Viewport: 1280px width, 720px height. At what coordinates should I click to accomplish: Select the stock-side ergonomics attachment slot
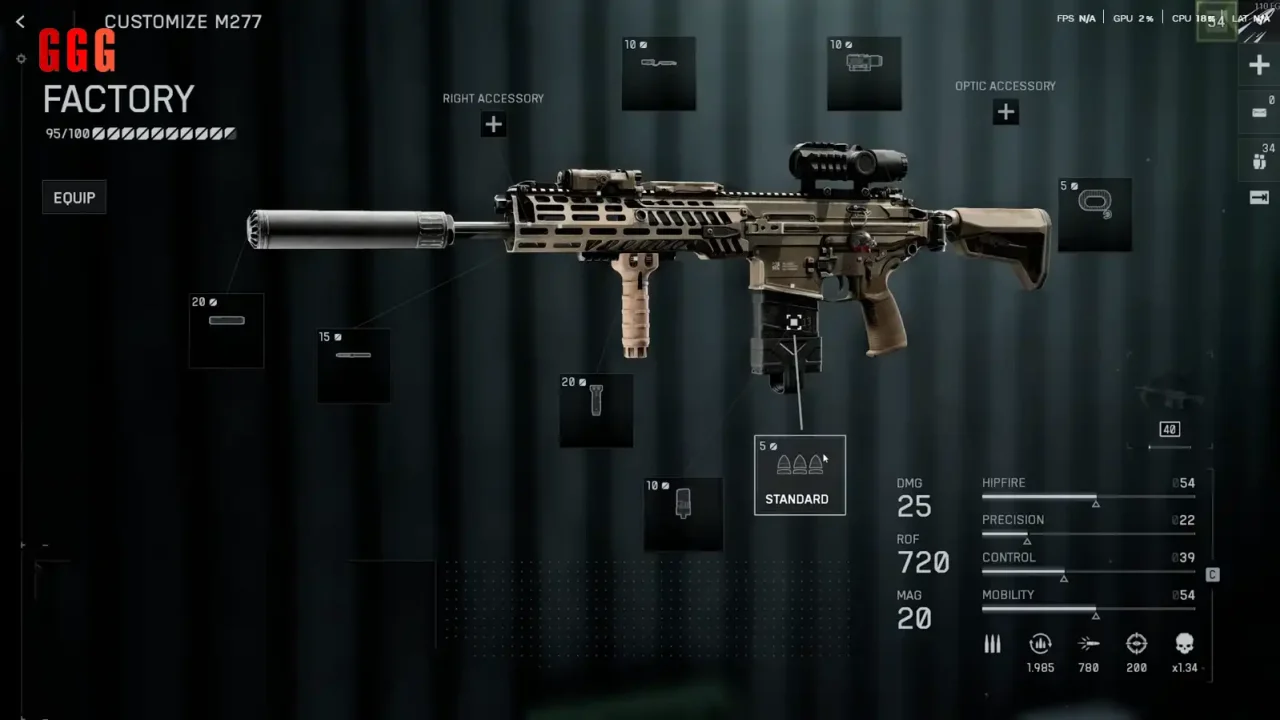1094,214
